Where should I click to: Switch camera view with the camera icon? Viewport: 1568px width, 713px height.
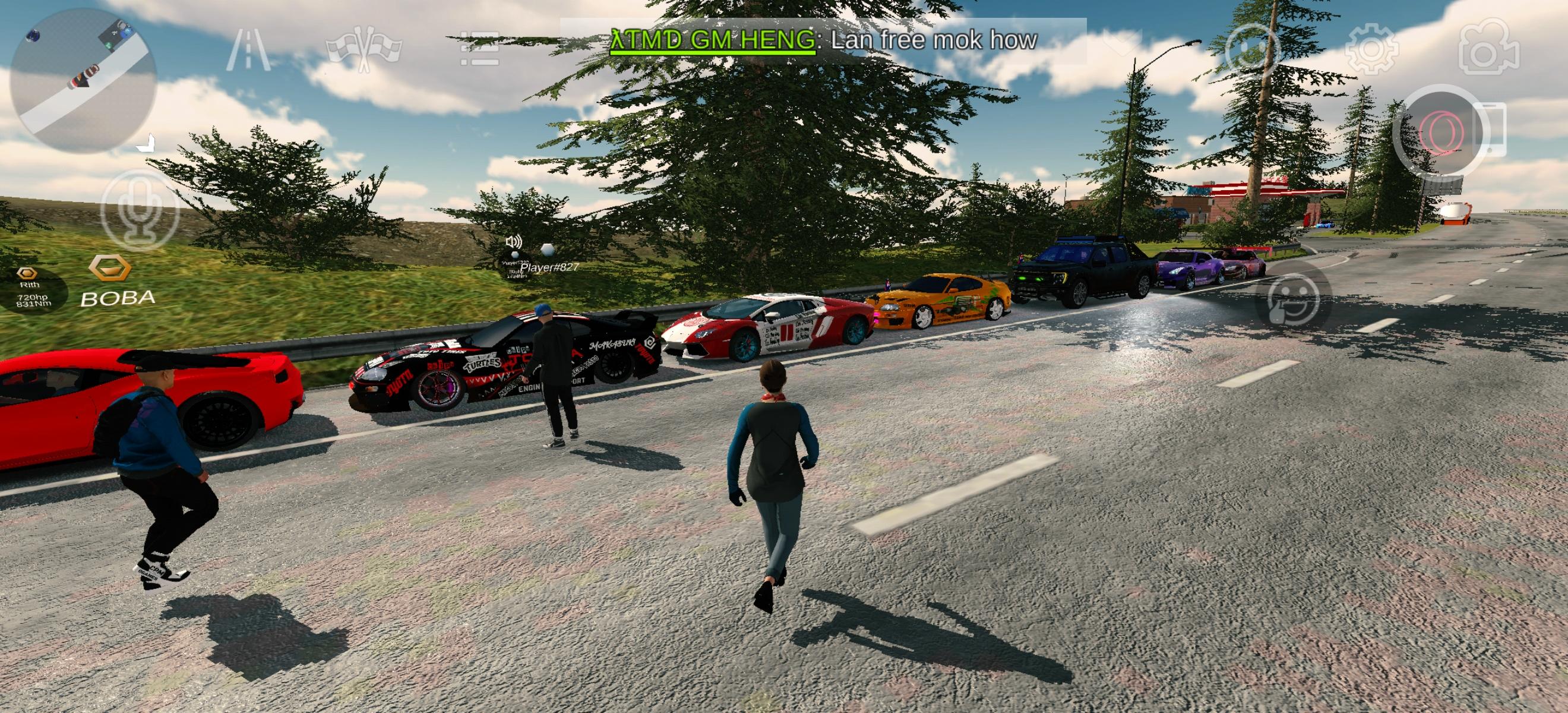click(x=1491, y=52)
